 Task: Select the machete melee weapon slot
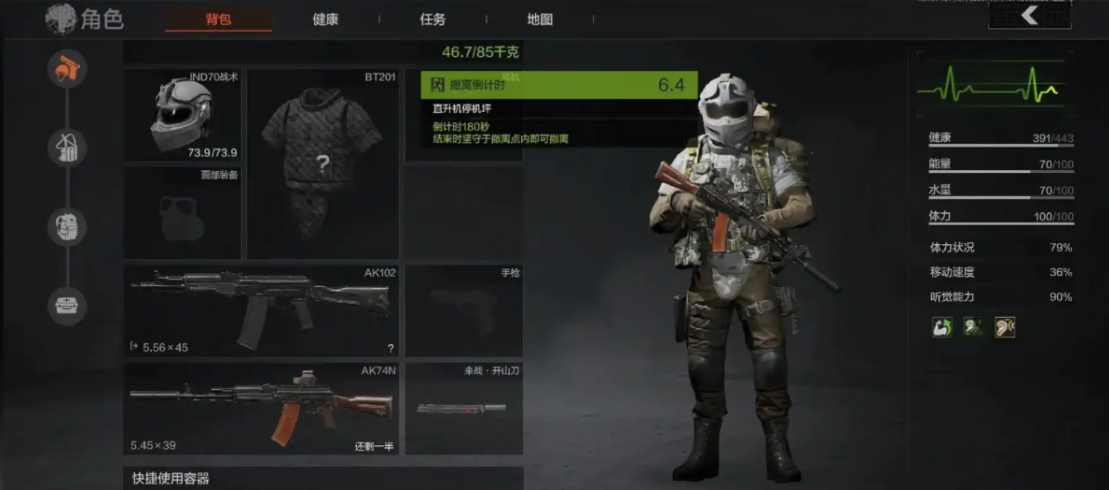click(x=463, y=408)
